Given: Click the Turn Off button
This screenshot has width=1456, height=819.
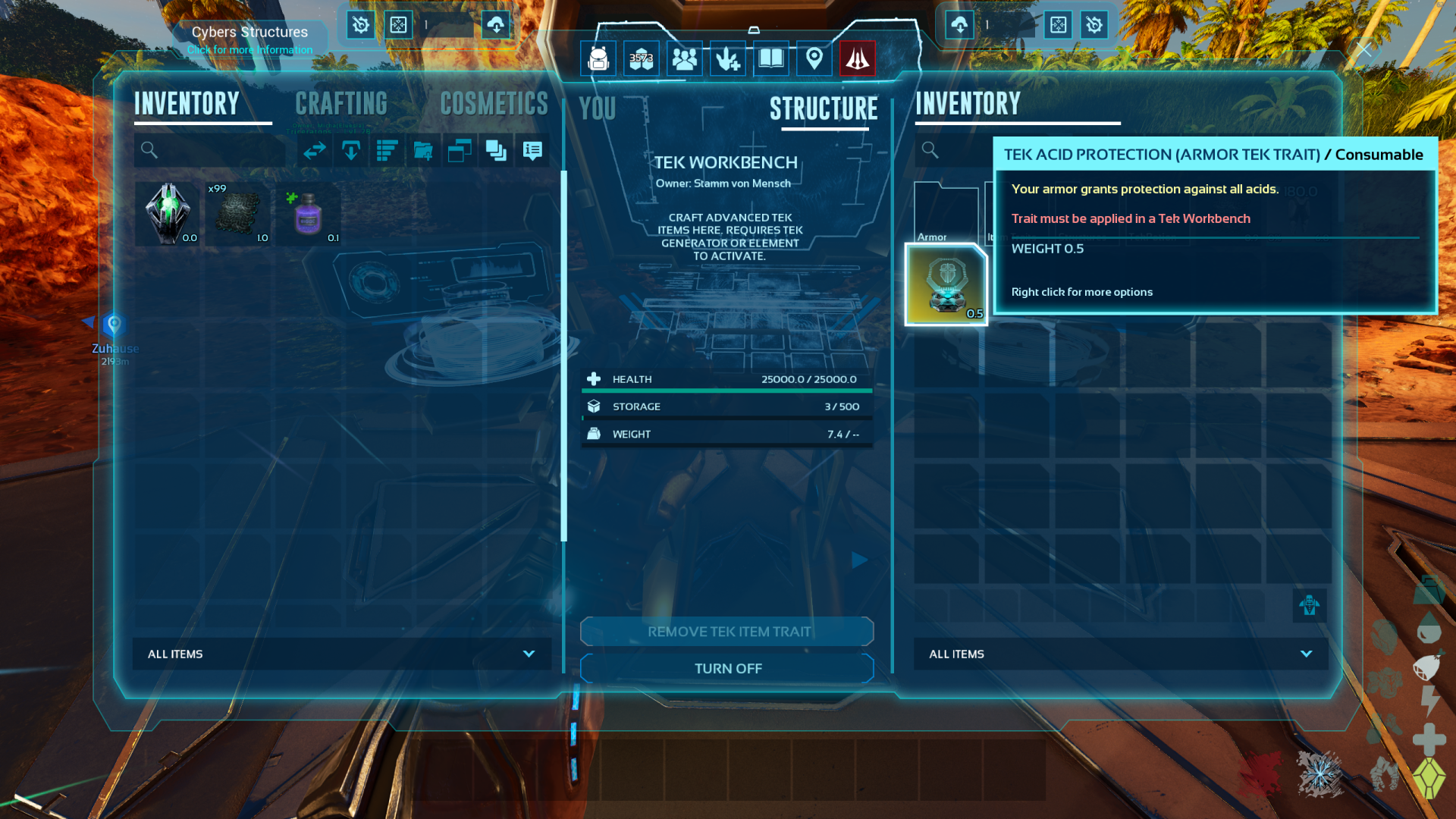Looking at the screenshot, I should pos(727,668).
